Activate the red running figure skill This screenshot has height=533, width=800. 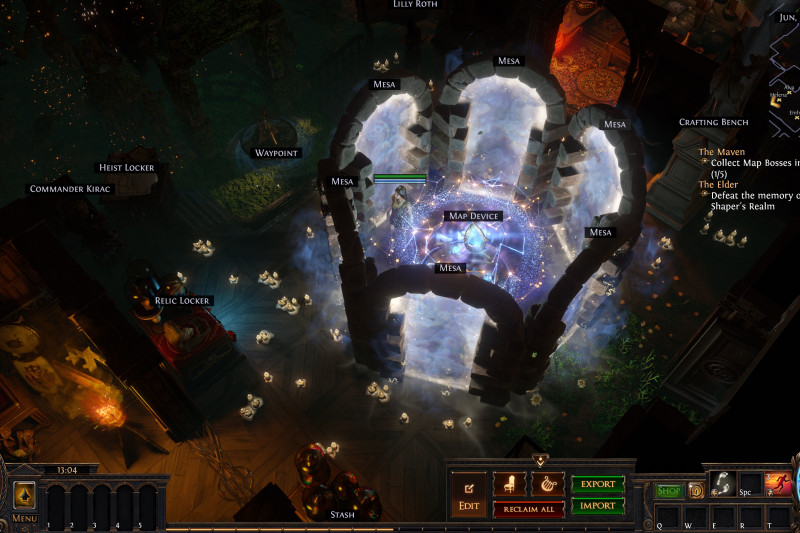coord(778,484)
